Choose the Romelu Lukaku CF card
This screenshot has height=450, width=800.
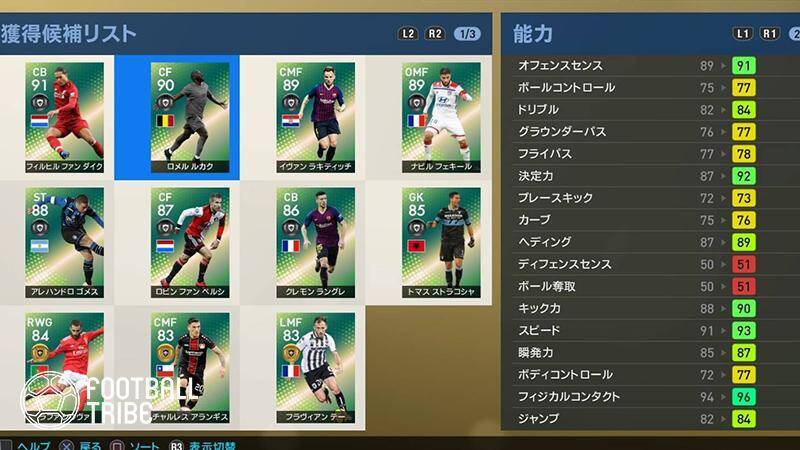190,117
